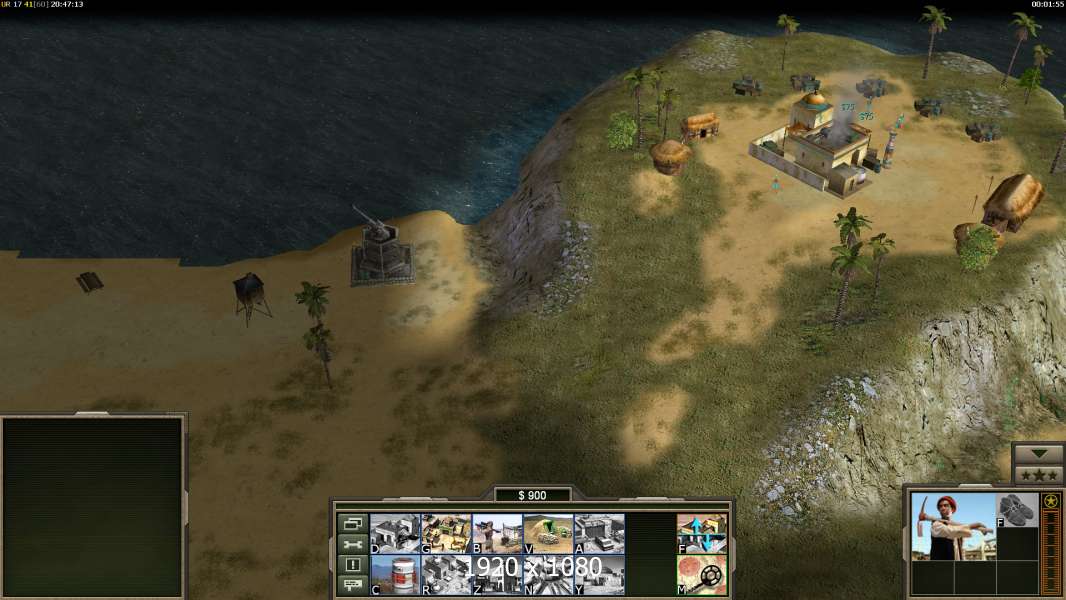Open the exclamation mark alert button

coord(353,565)
